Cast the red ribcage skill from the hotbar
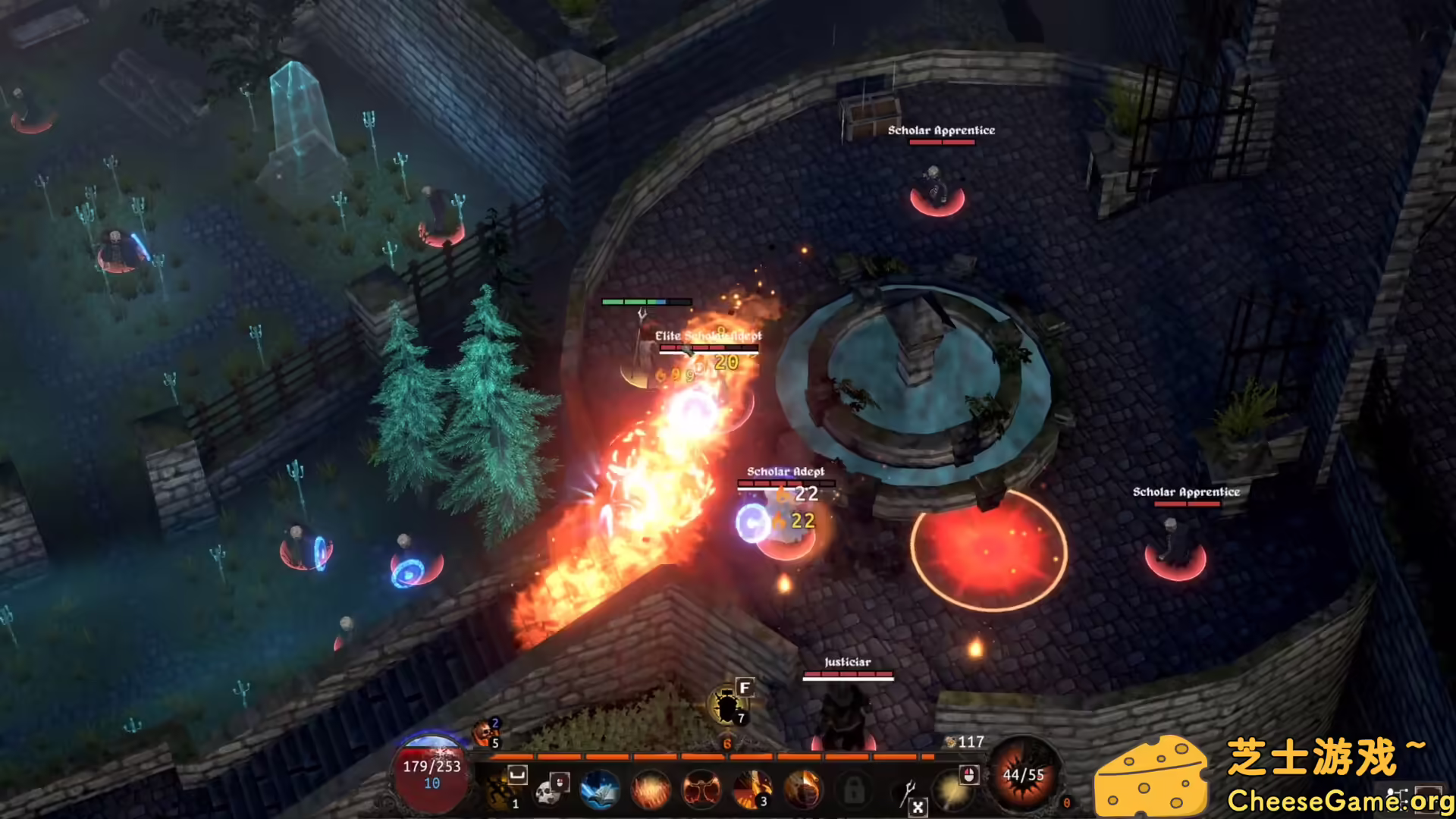Screen dimensions: 1456x819 point(701,789)
